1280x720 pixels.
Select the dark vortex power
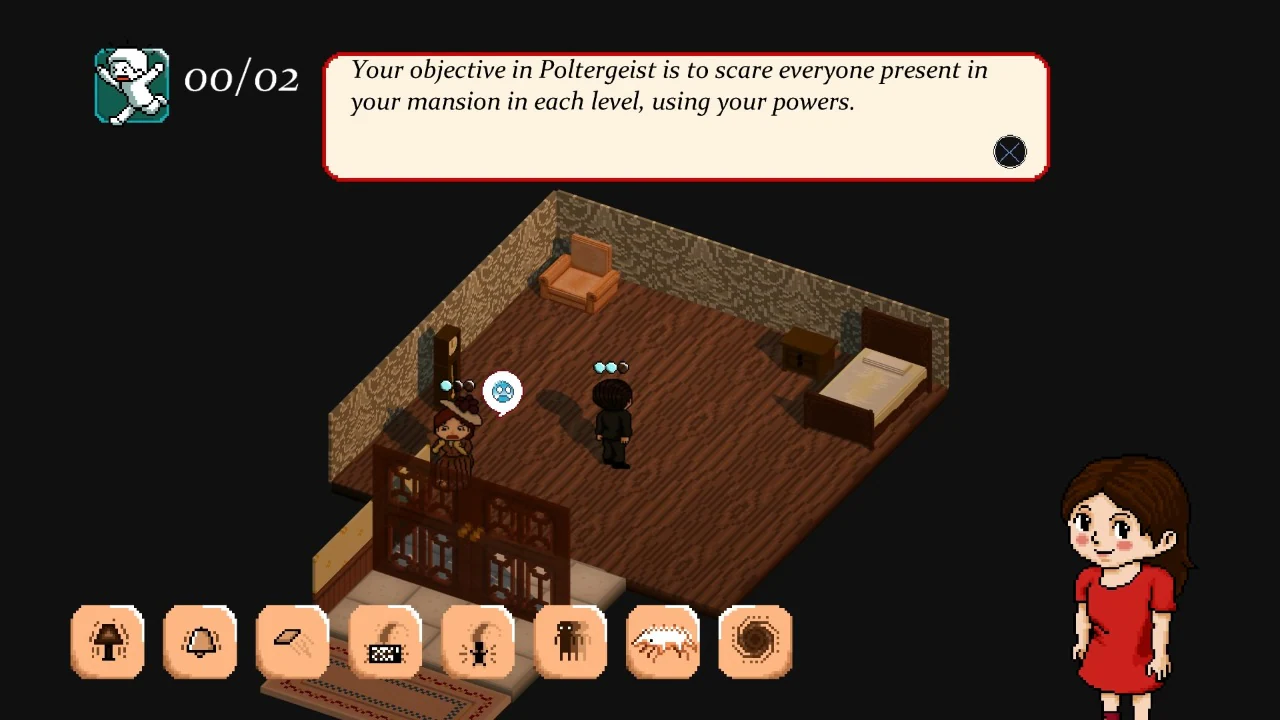(755, 641)
